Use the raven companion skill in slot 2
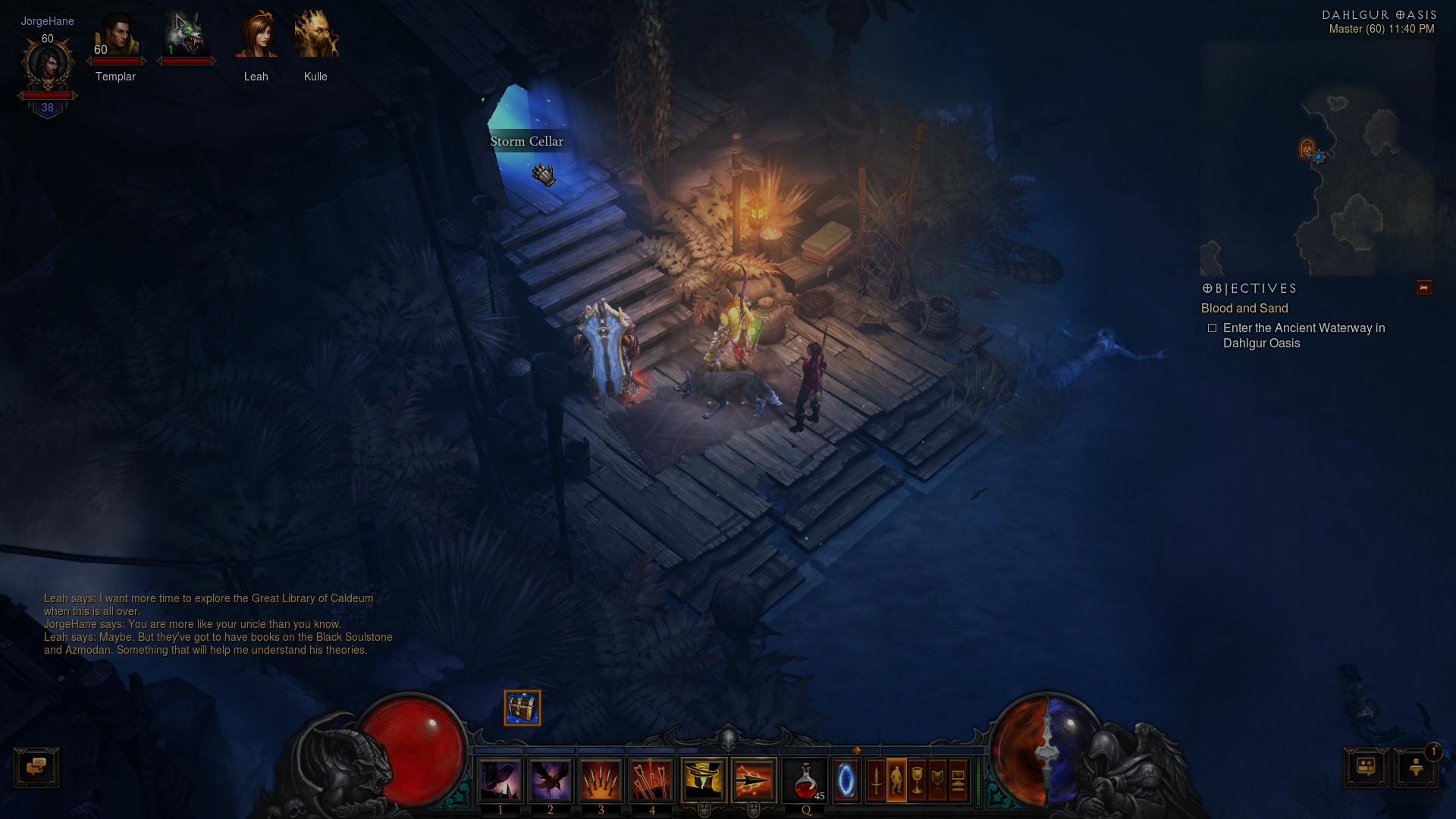The image size is (1456, 819). pyautogui.click(x=551, y=780)
